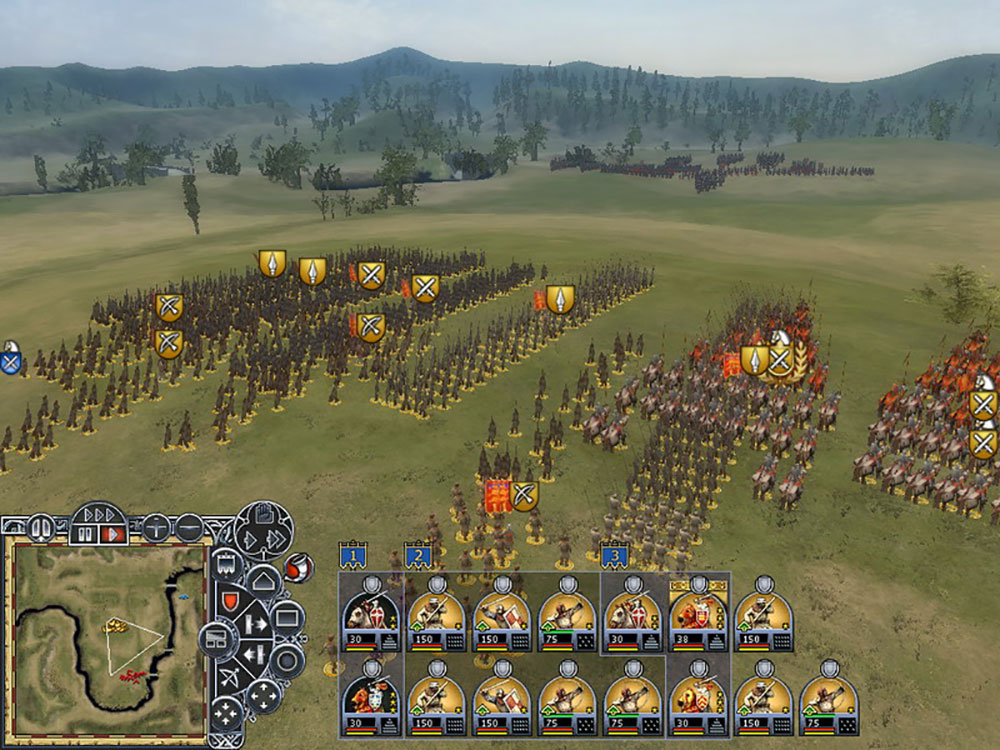Viewport: 1000px width, 750px height.
Task: Select army group 1 banner tab
Action: pos(352,555)
